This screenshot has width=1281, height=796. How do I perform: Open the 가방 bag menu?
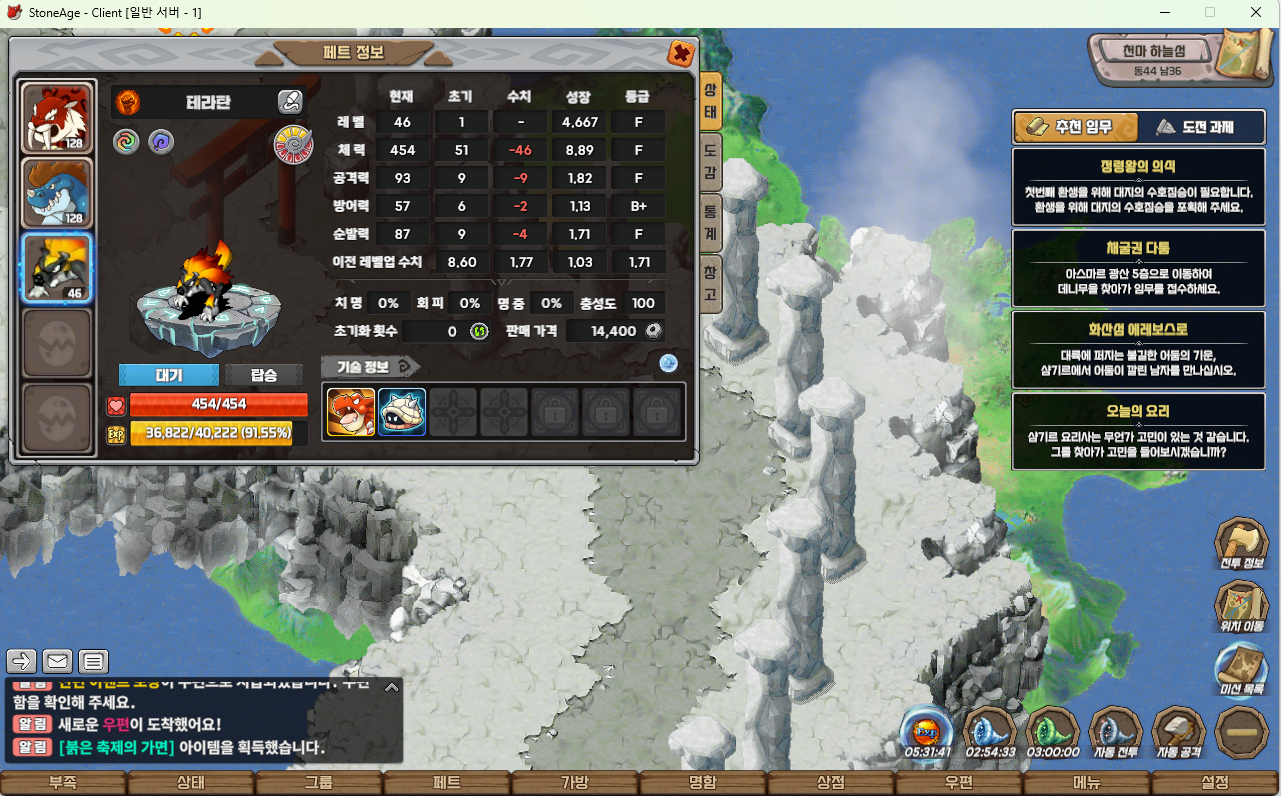[x=575, y=782]
